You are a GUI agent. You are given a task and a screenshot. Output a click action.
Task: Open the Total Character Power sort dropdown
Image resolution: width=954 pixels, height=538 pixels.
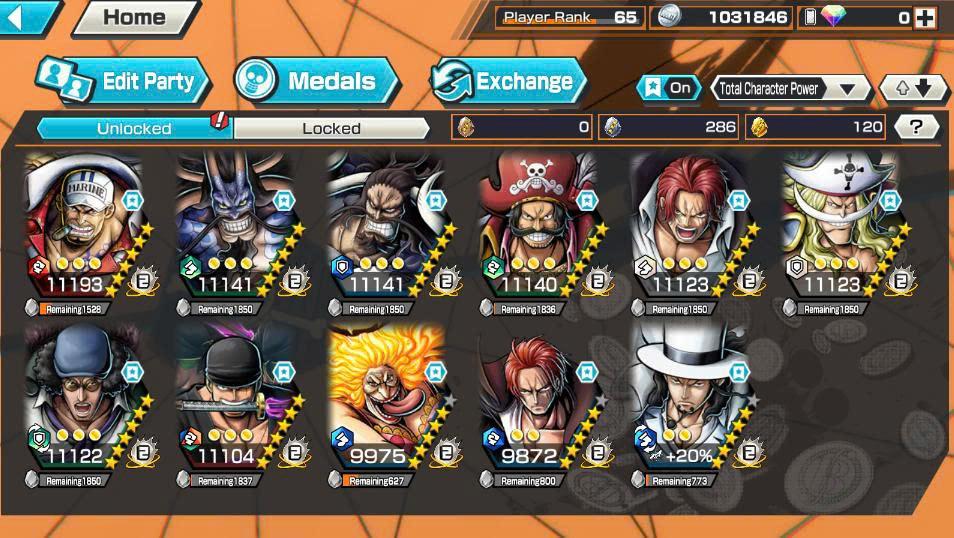790,88
